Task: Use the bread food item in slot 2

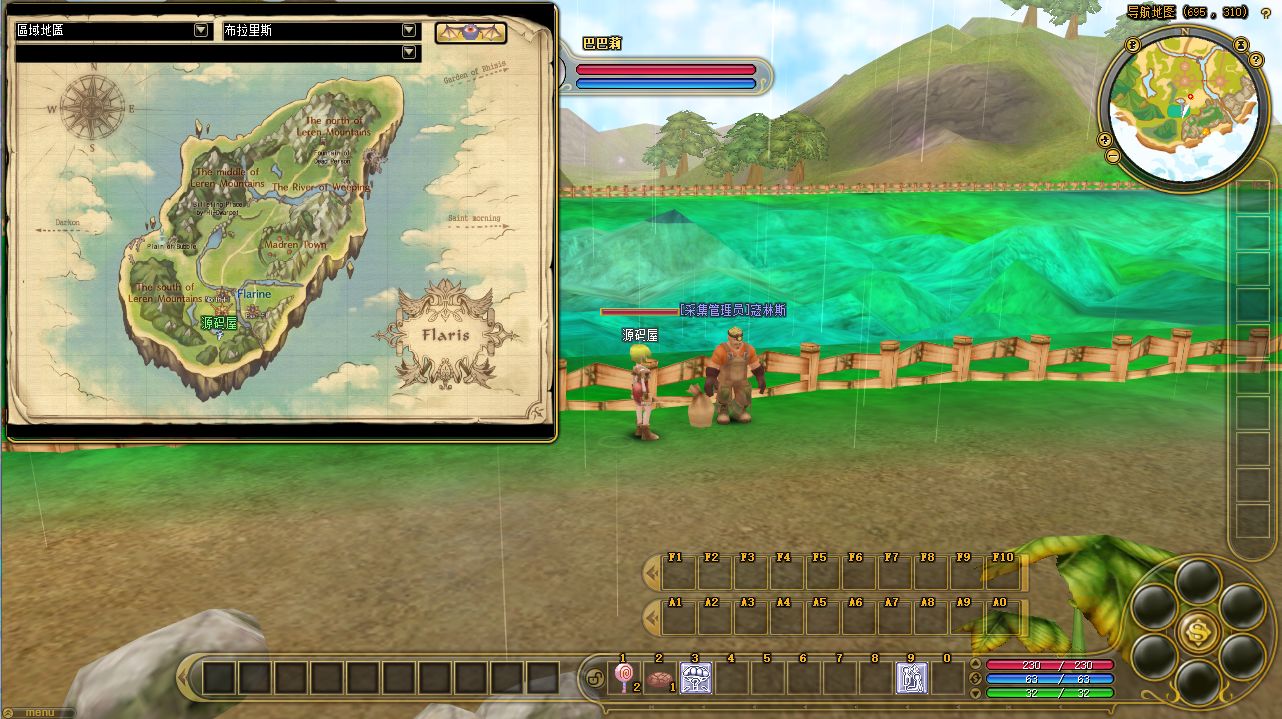Action: (659, 678)
